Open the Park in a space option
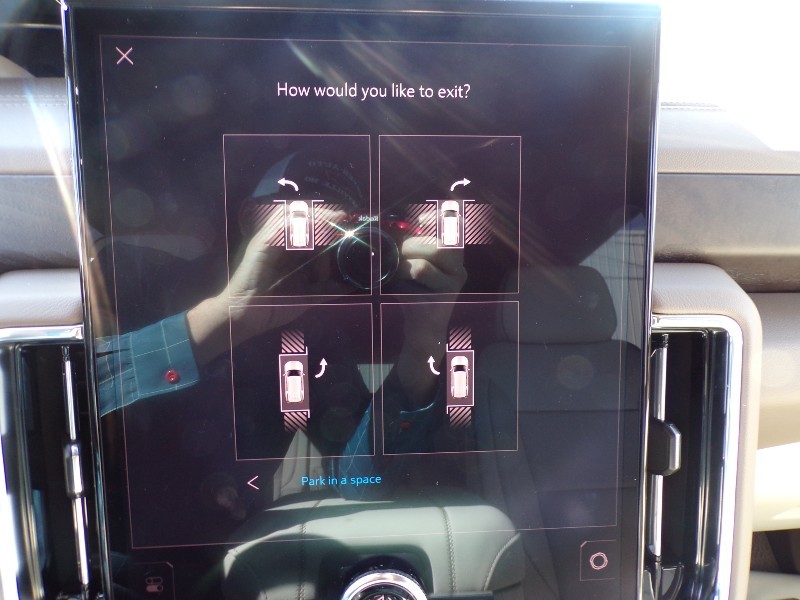The height and width of the screenshot is (600, 800). (x=341, y=481)
